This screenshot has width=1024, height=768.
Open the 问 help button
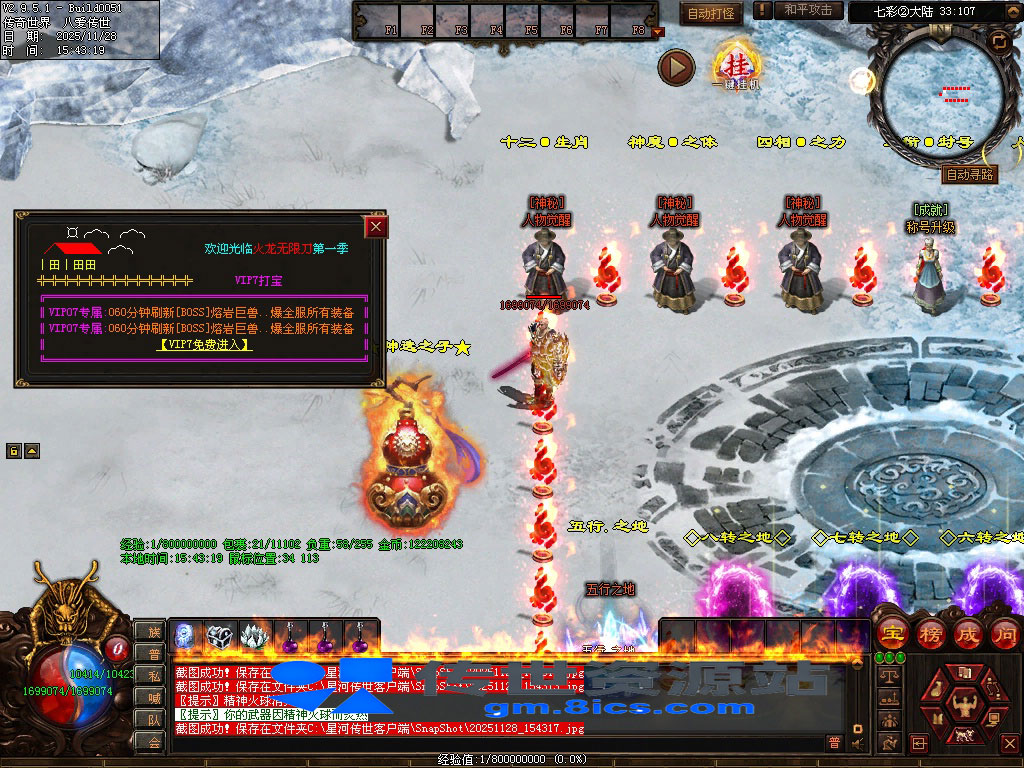(1004, 633)
